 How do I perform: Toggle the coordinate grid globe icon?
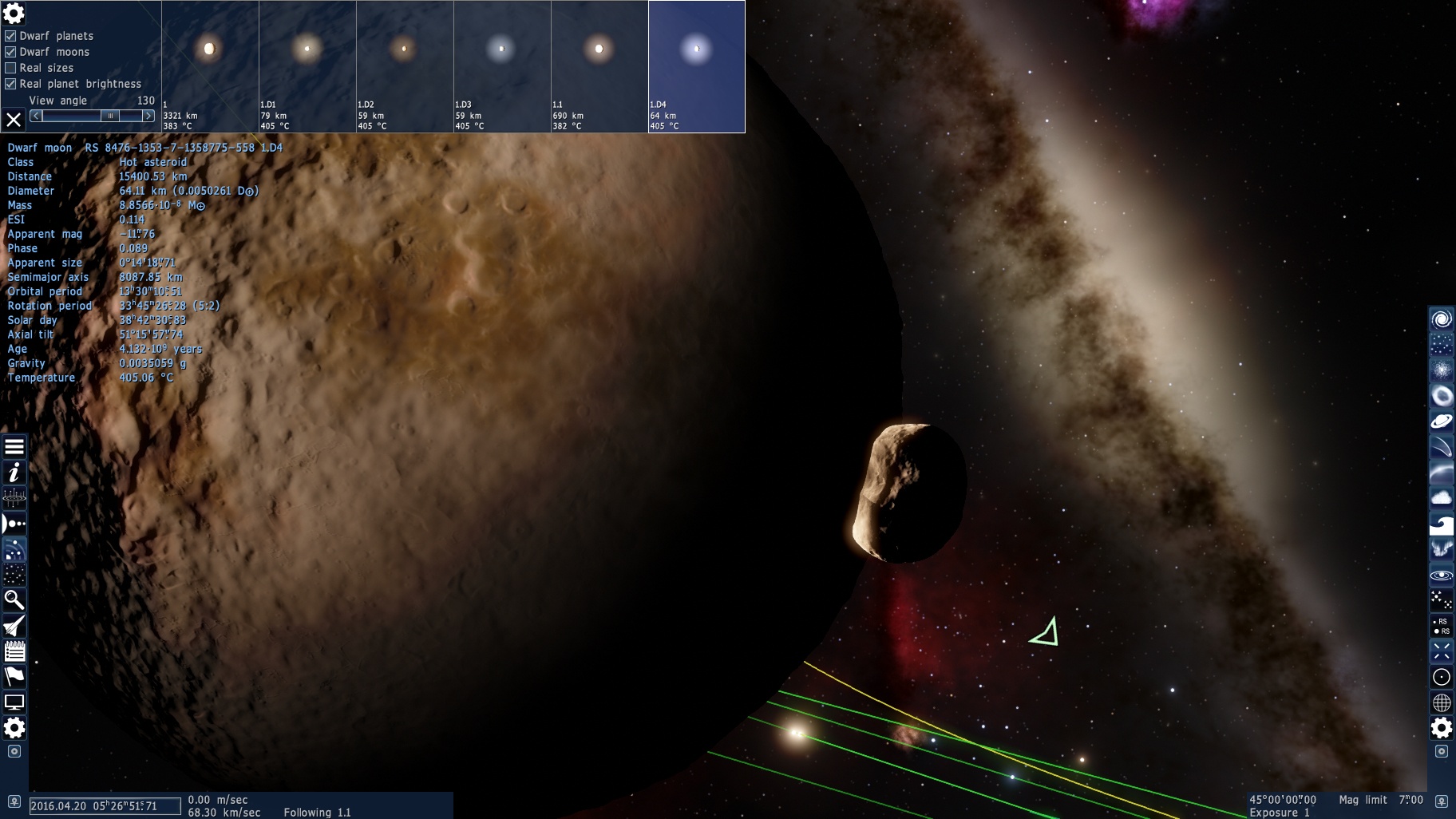pos(1441,702)
